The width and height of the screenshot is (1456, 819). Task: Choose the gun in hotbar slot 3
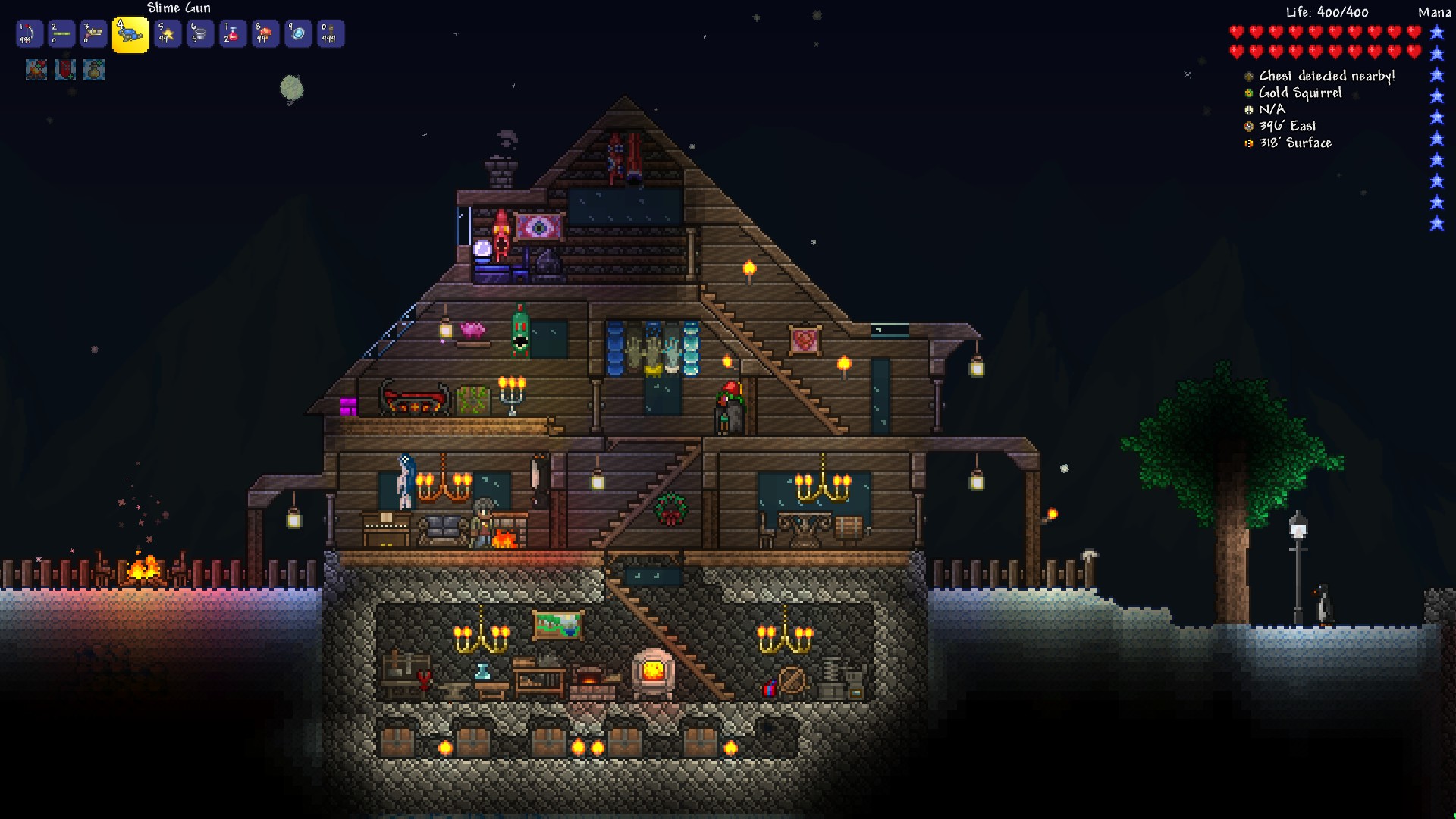[x=94, y=34]
